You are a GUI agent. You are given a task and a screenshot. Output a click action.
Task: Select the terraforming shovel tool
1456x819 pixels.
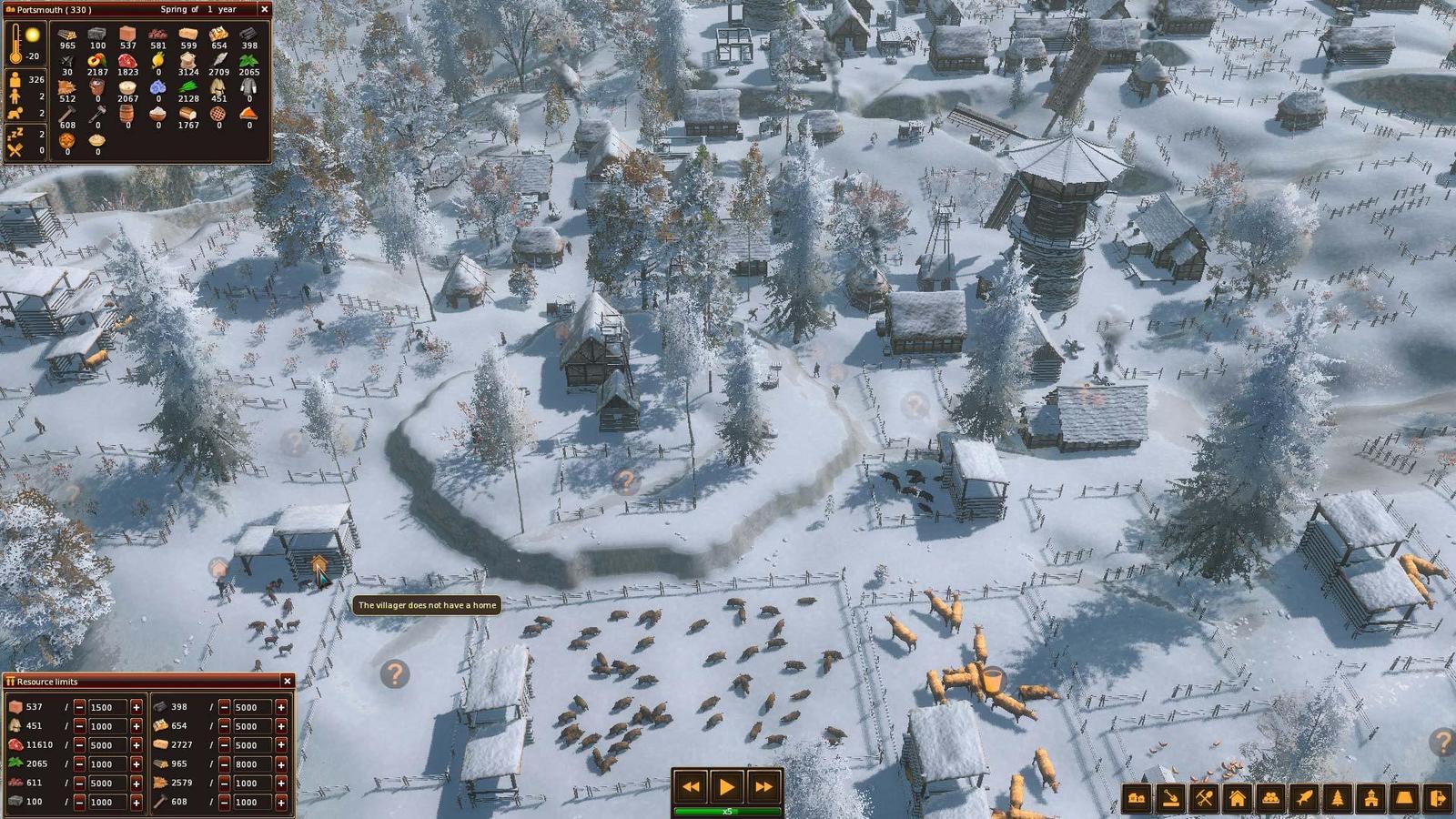coord(1170,797)
